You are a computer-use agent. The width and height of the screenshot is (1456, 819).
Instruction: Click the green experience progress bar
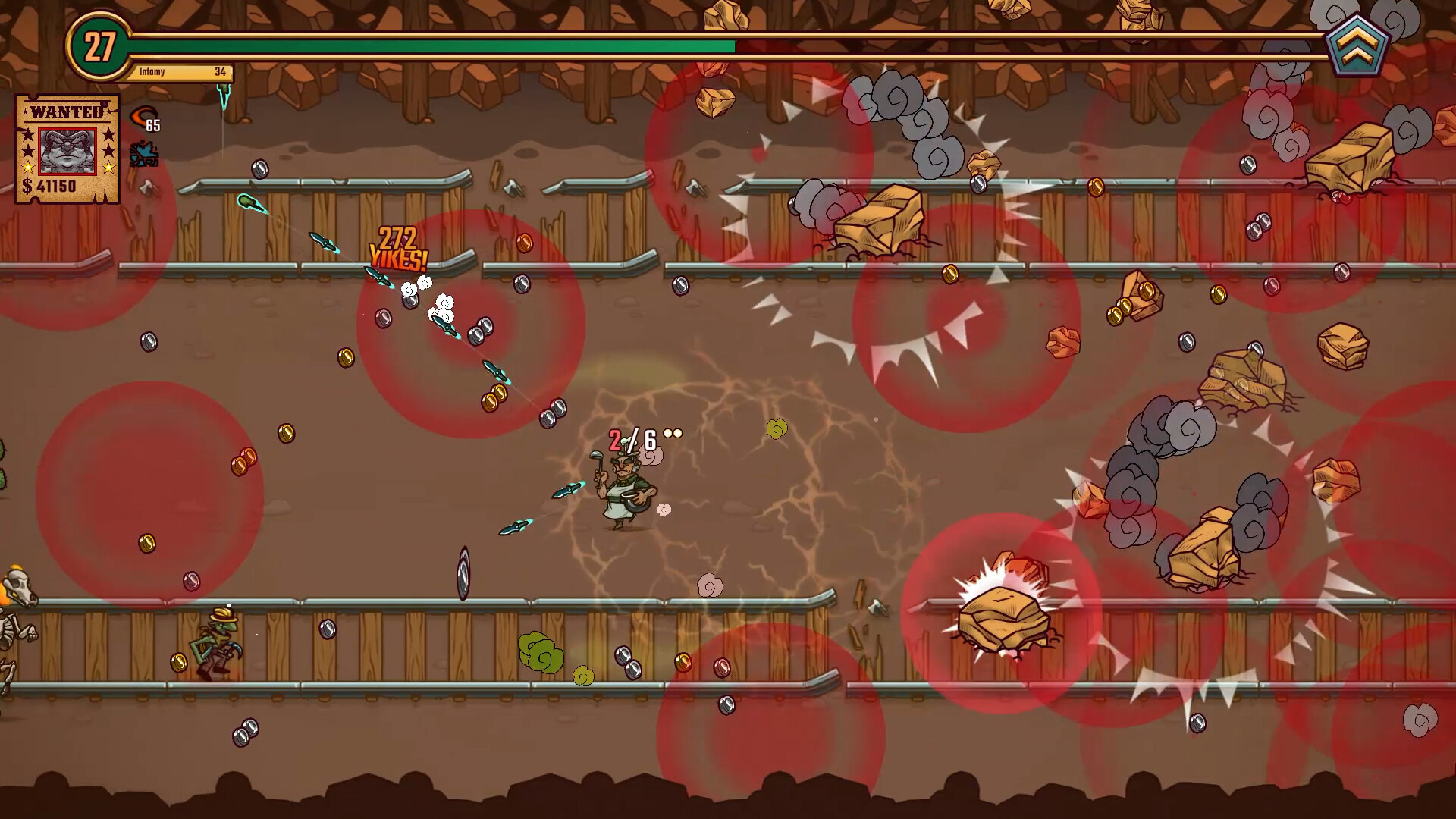coord(432,45)
